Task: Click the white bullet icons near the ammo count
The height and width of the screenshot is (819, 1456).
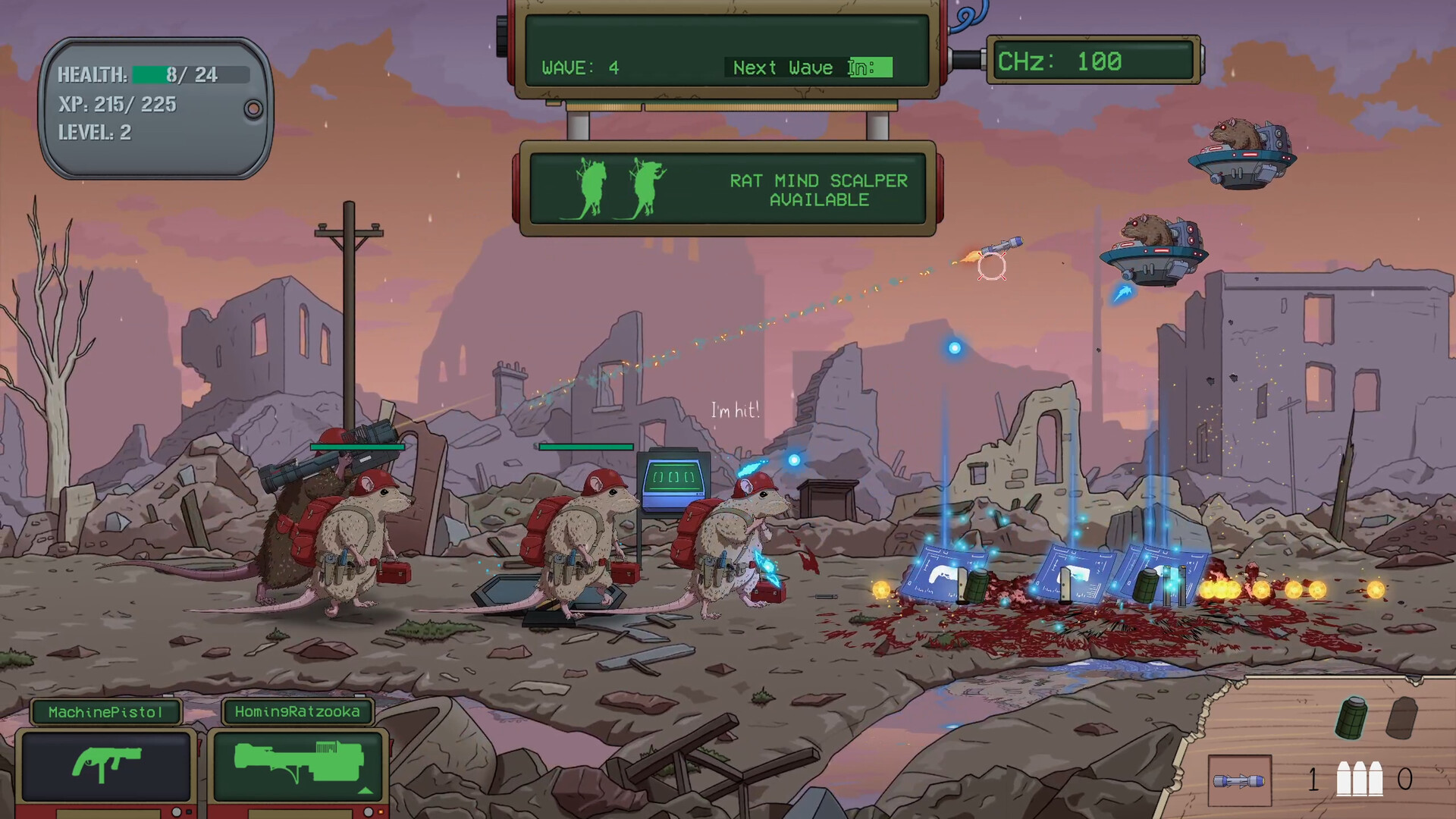Action: pyautogui.click(x=1360, y=778)
